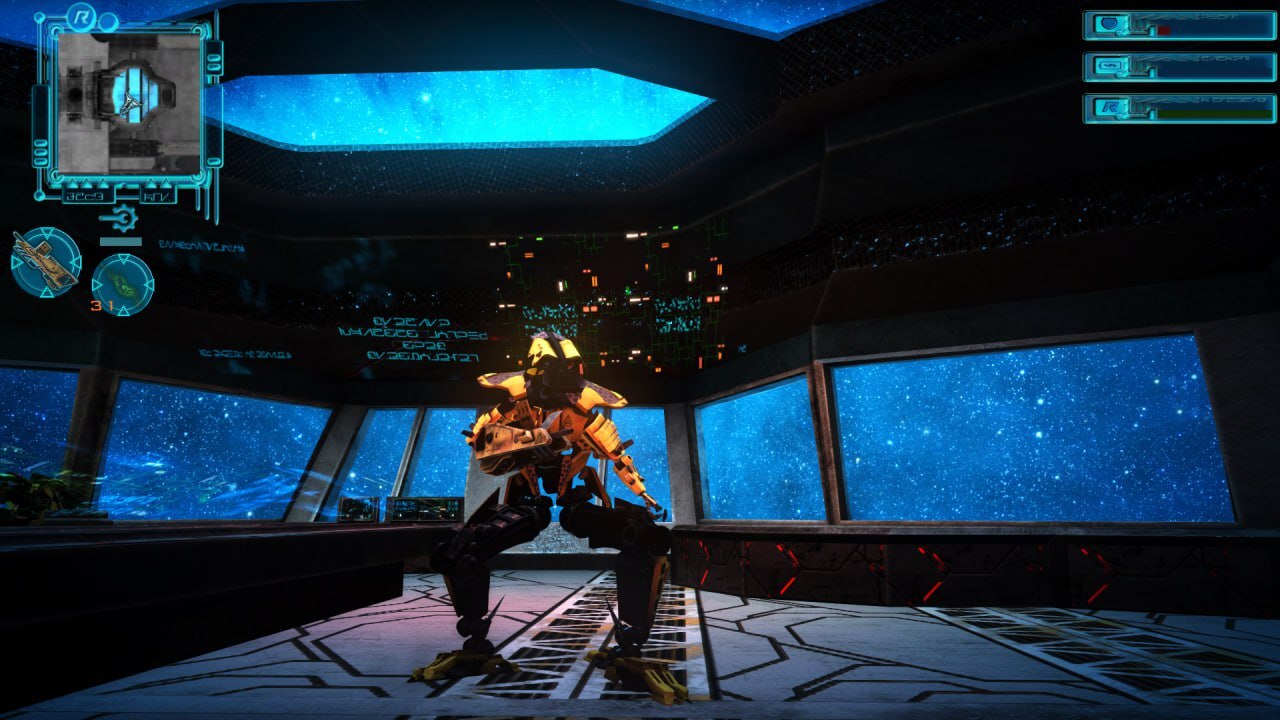Open the gear icon below the minimap

[x=120, y=219]
